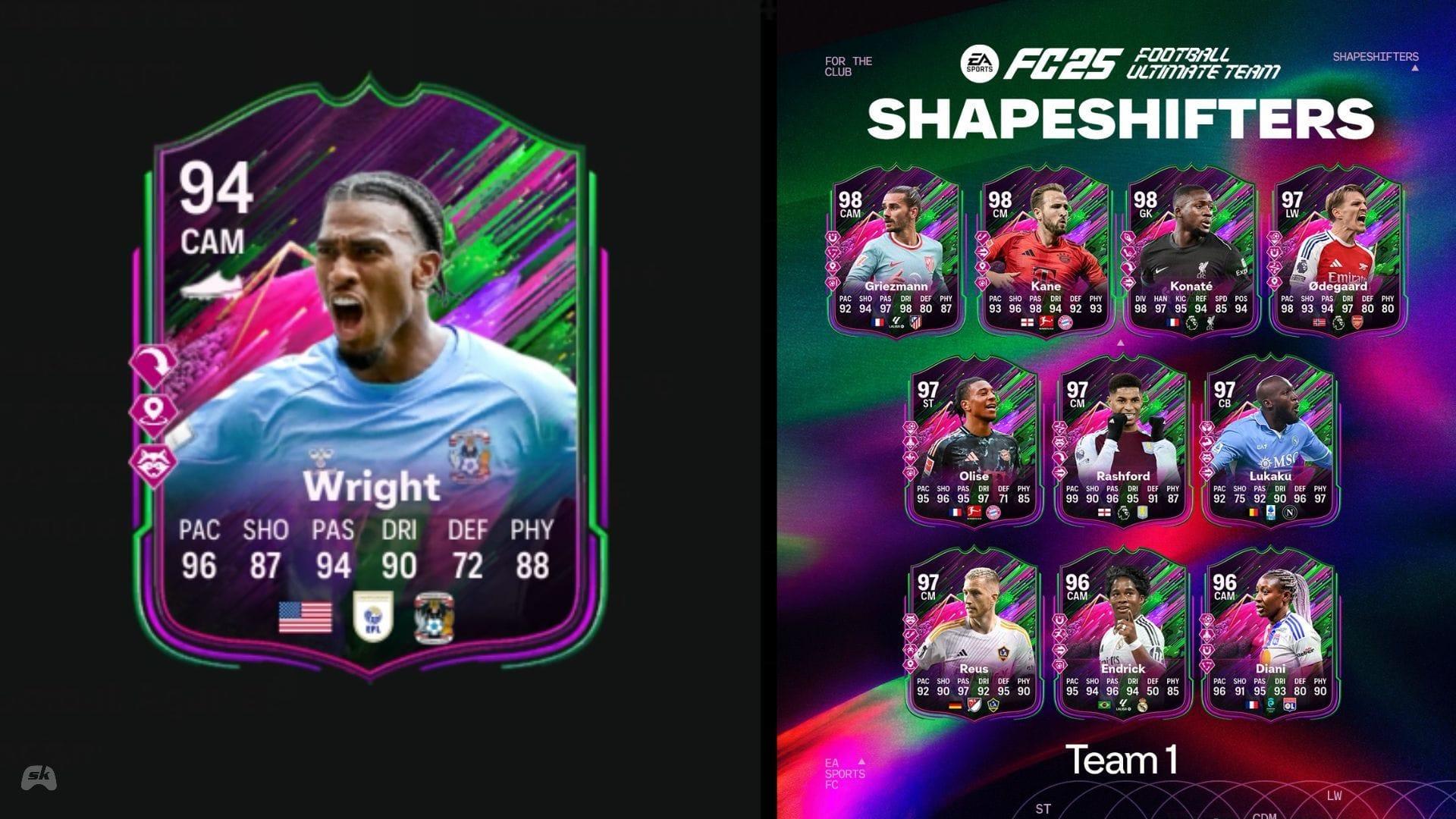Toggle the top playstyle diamond on Griezmann's card
1456x819 pixels.
tap(833, 238)
